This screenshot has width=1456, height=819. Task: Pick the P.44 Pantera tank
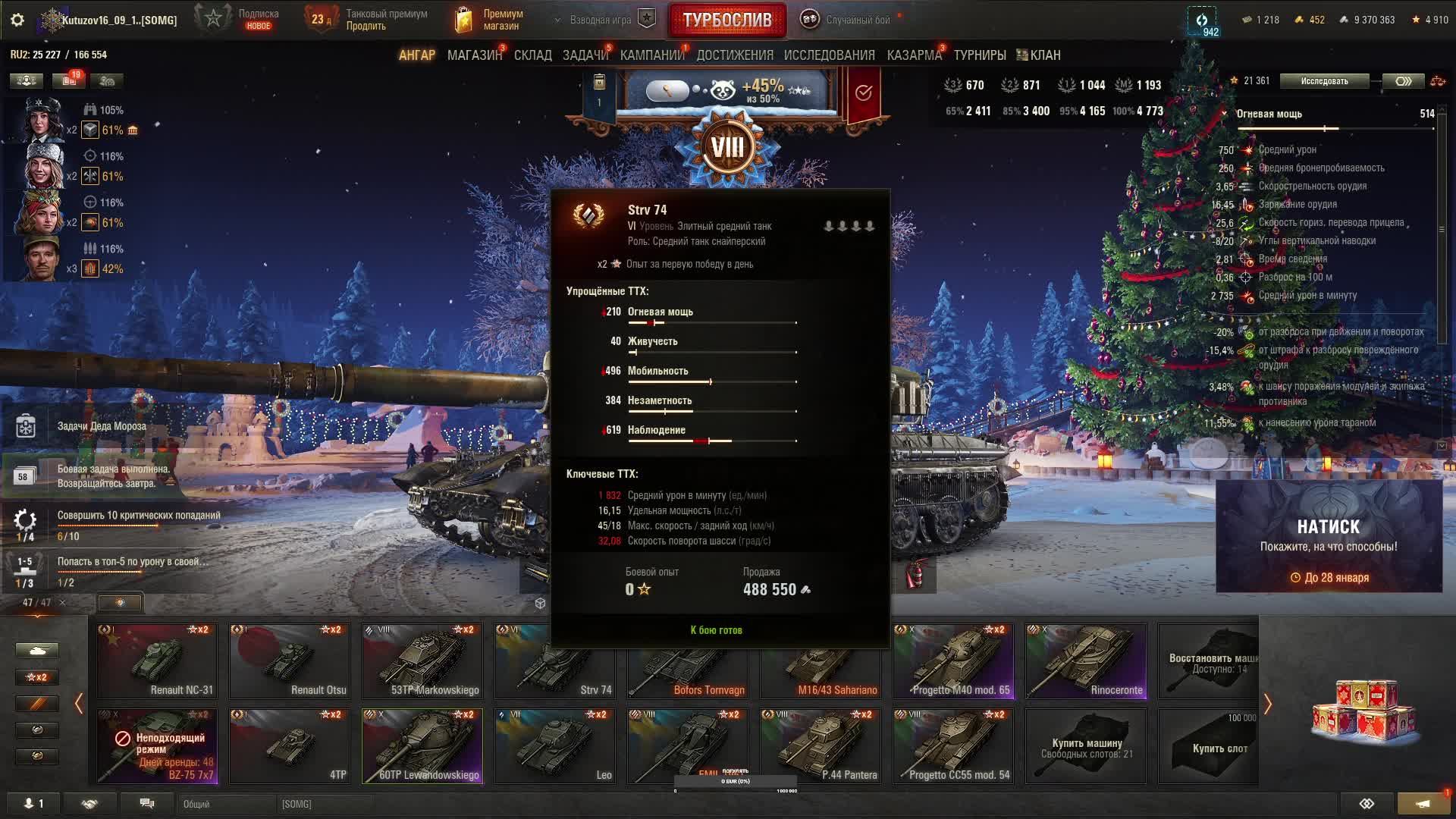pyautogui.click(x=821, y=745)
